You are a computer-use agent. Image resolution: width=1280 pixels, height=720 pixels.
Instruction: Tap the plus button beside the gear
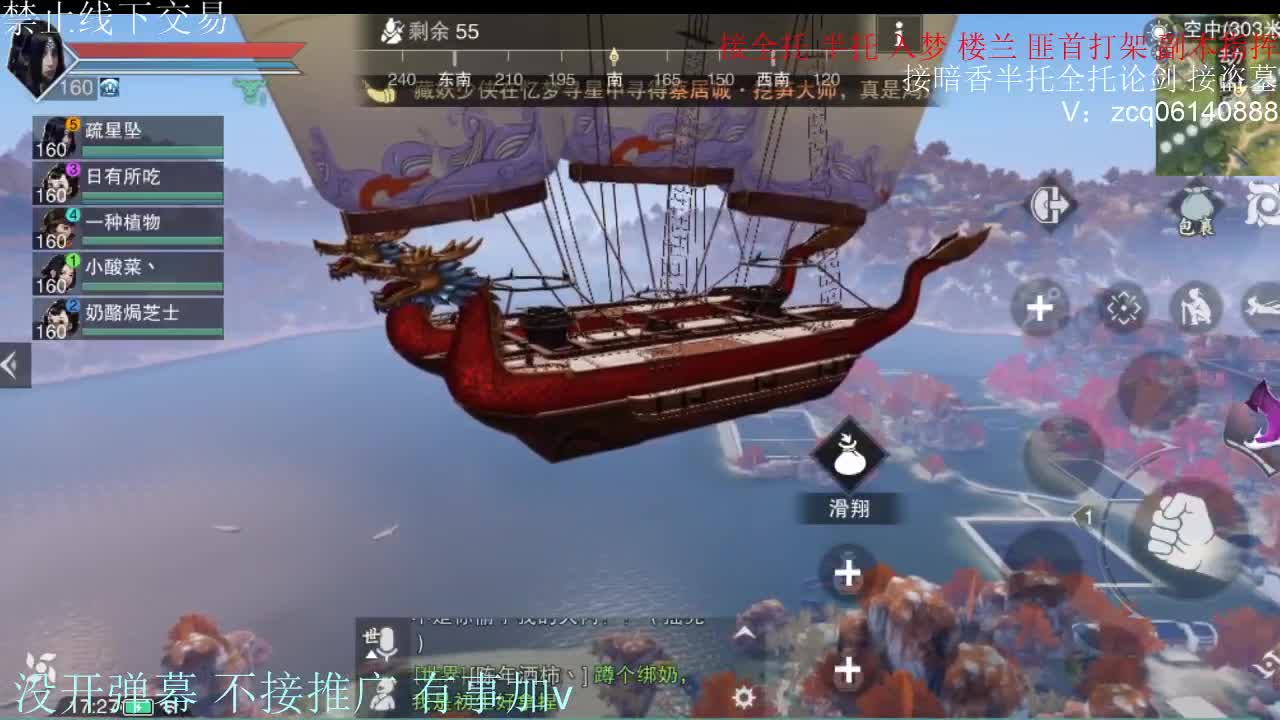tap(846, 671)
